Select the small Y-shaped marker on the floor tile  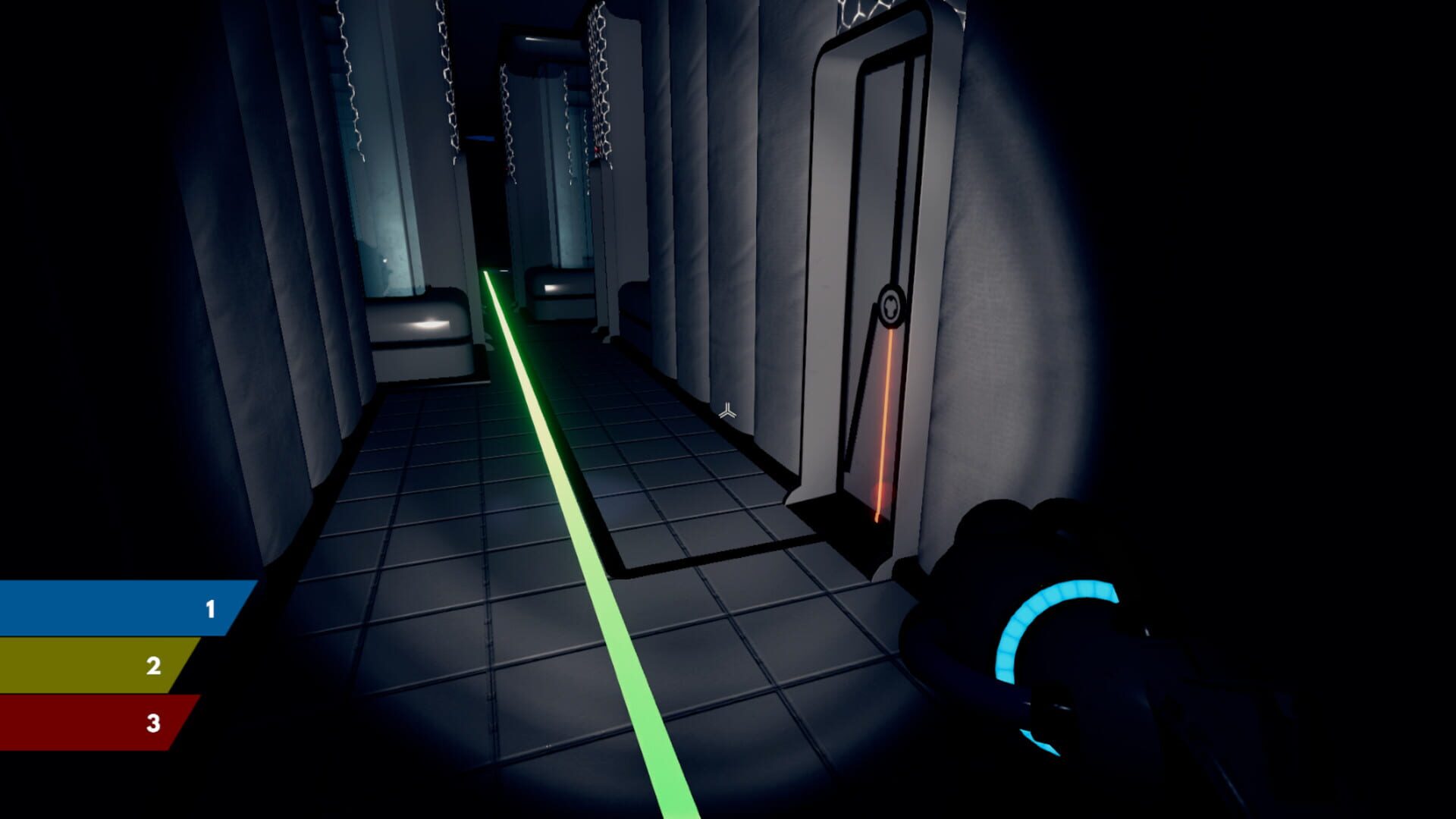pyautogui.click(x=727, y=411)
